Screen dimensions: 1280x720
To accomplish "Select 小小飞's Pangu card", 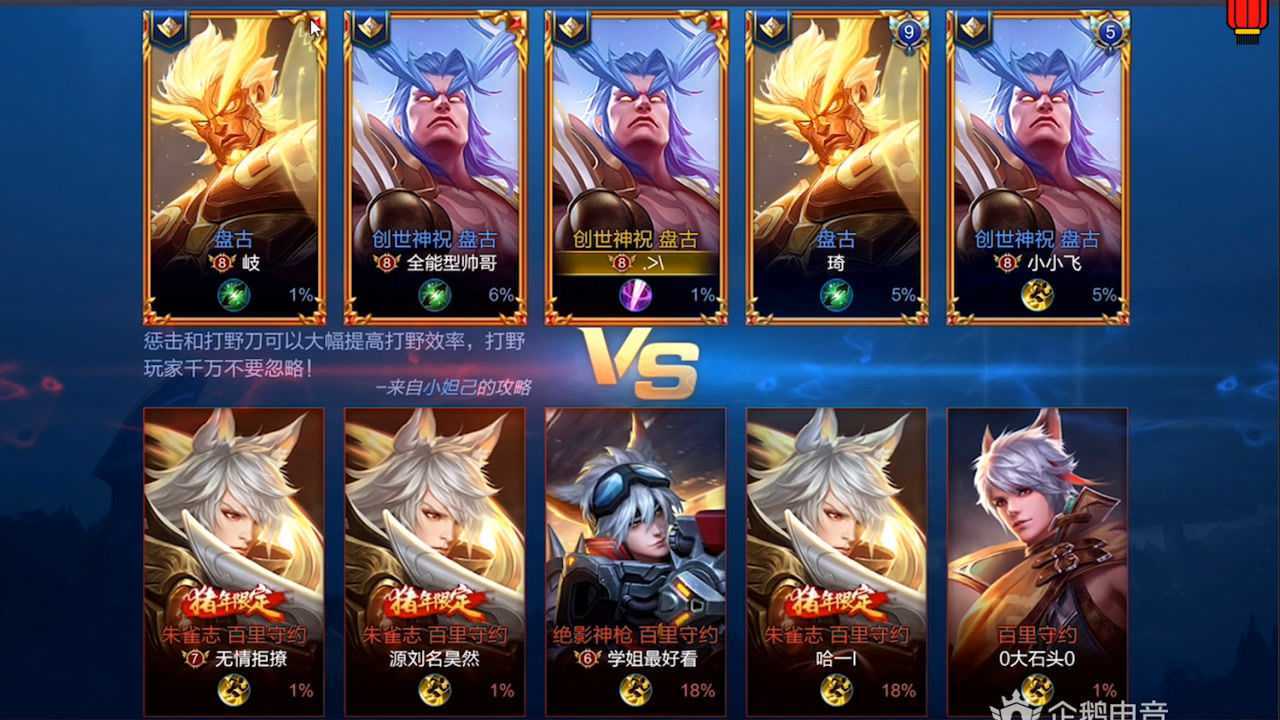I will [x=1037, y=167].
